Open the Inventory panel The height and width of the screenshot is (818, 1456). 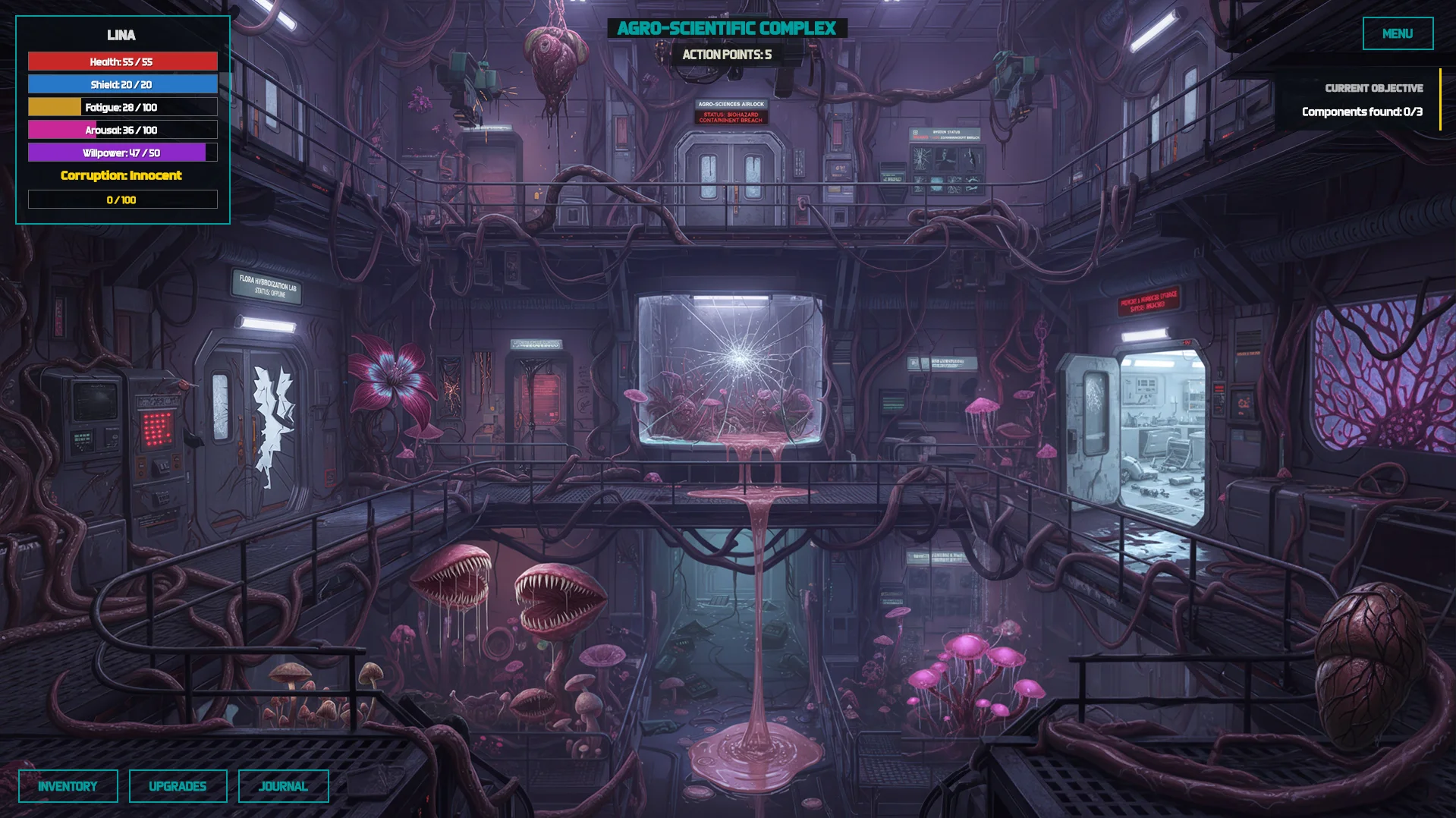pos(68,786)
